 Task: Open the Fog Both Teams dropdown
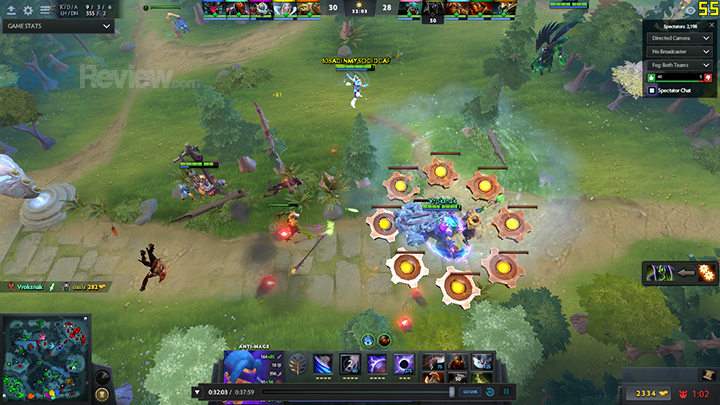(x=680, y=65)
